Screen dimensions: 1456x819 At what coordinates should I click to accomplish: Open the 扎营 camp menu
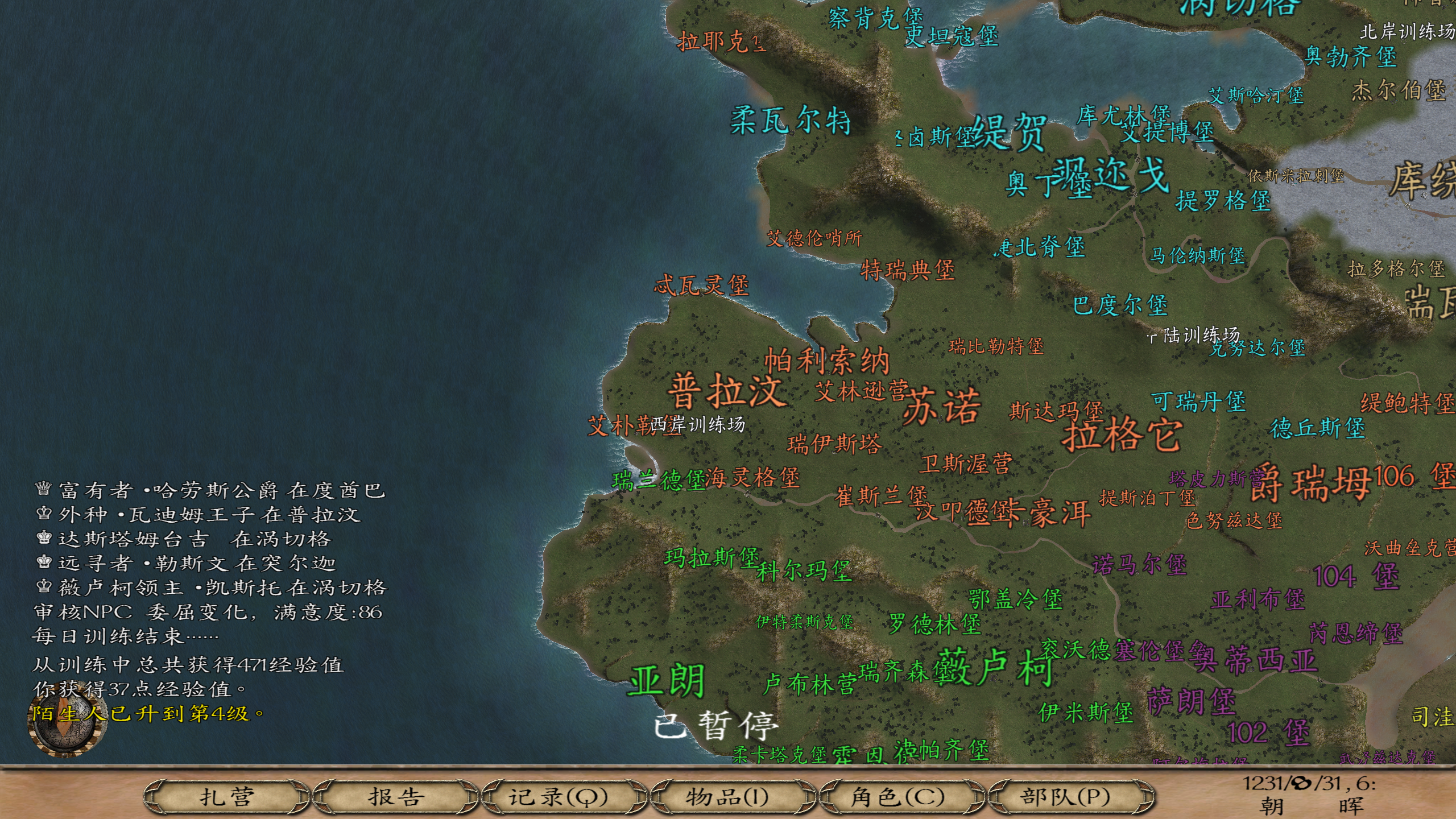tap(226, 796)
